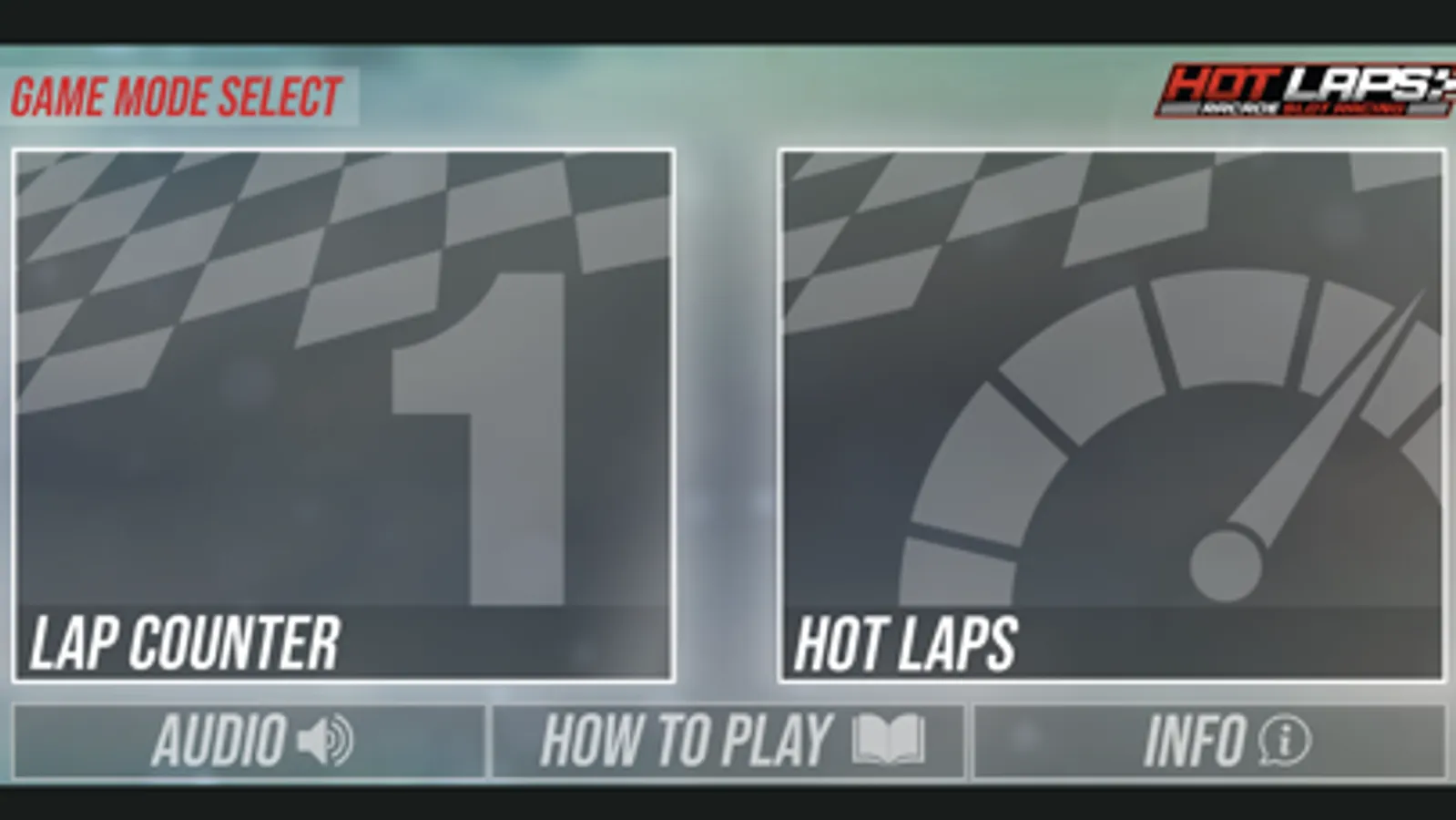This screenshot has width=1456, height=820.
Task: Select the Lap Counter game mode
Action: coord(344,410)
